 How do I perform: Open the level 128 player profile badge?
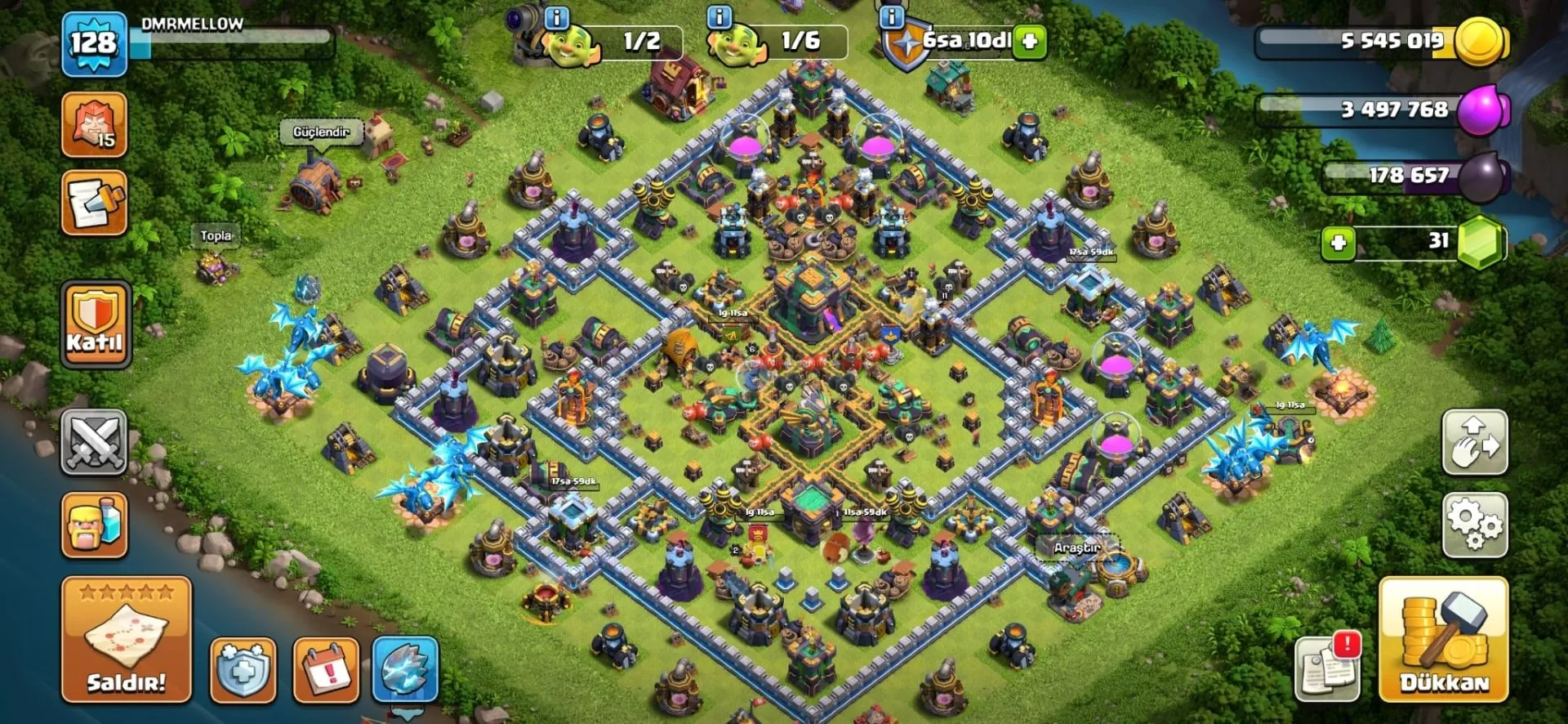[94, 44]
